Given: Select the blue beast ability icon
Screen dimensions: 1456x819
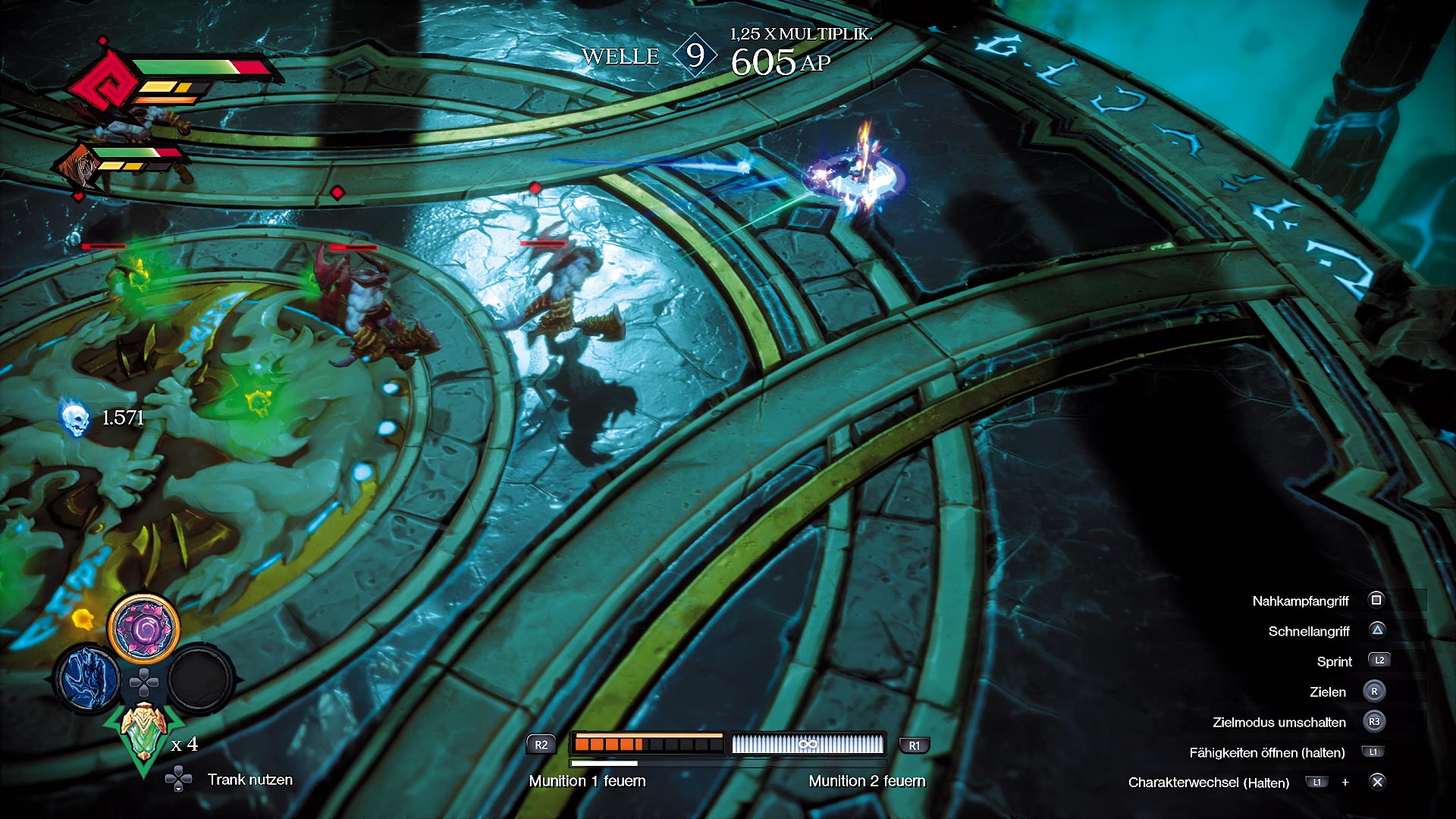Looking at the screenshot, I should click(89, 679).
